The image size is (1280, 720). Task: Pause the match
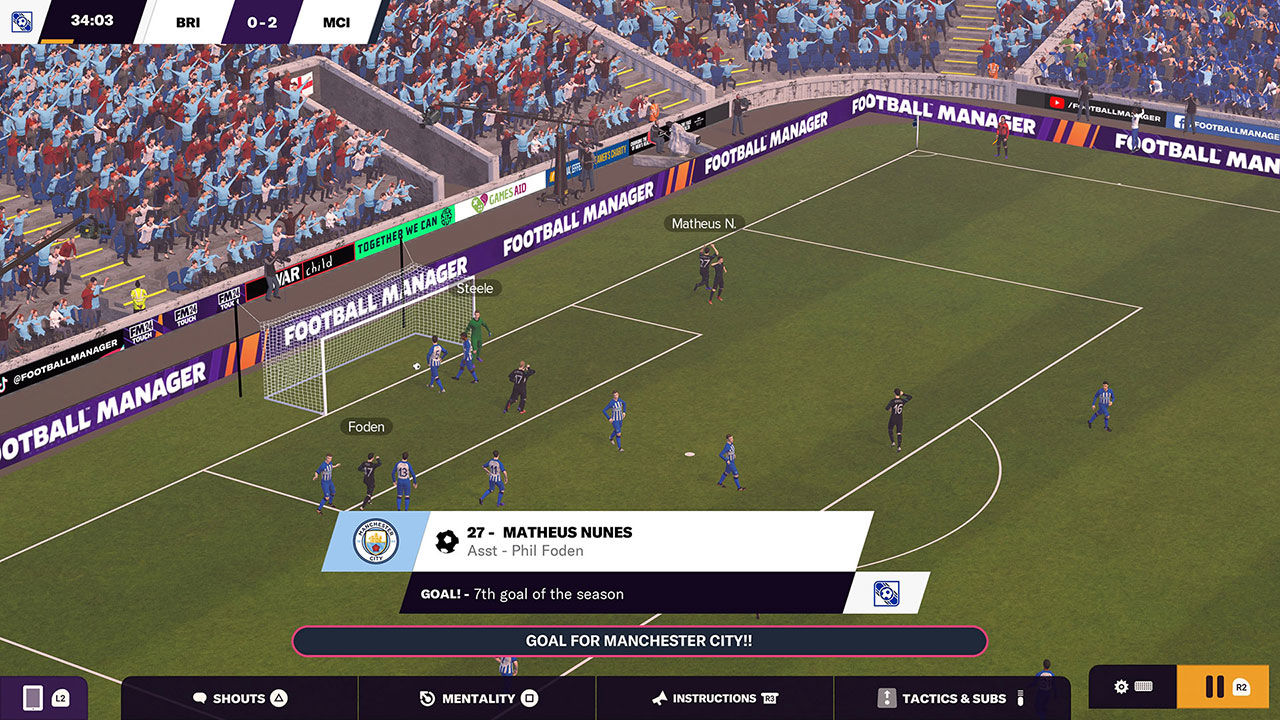1215,687
